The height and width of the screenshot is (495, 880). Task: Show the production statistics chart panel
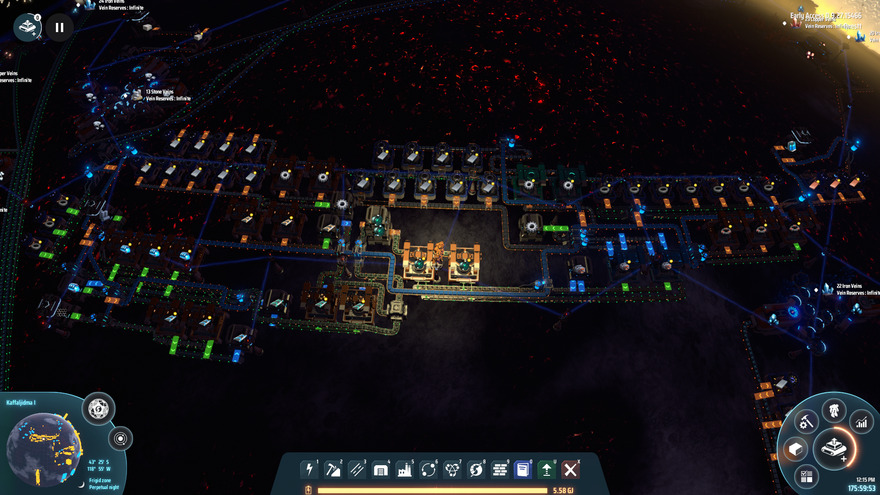[859, 424]
